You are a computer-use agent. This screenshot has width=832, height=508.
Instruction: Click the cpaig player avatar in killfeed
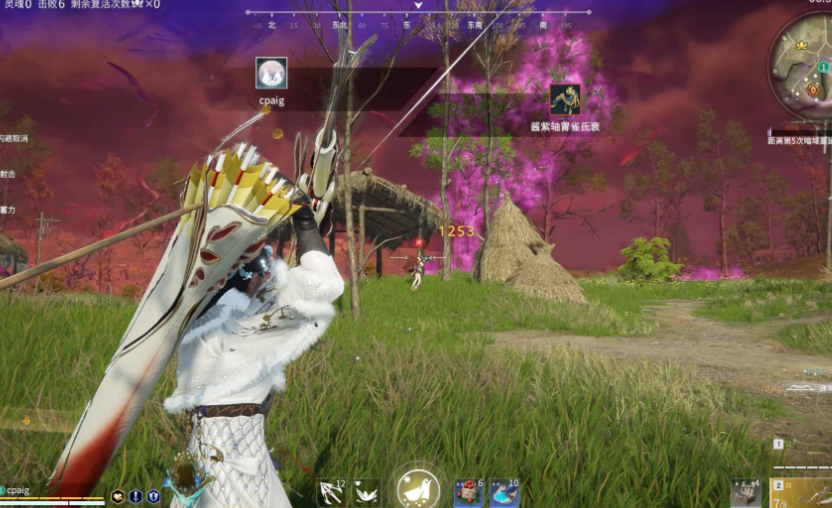pyautogui.click(x=271, y=73)
